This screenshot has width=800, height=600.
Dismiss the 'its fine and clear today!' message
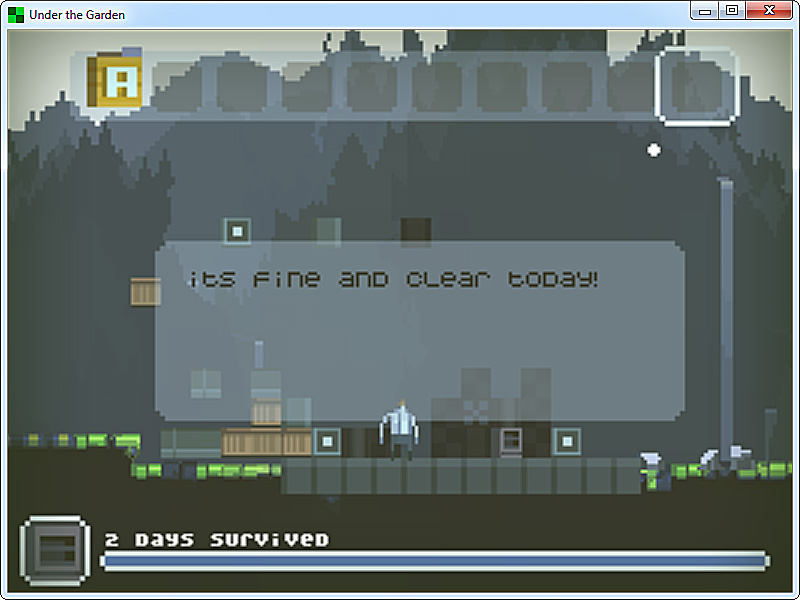pyautogui.click(x=419, y=330)
